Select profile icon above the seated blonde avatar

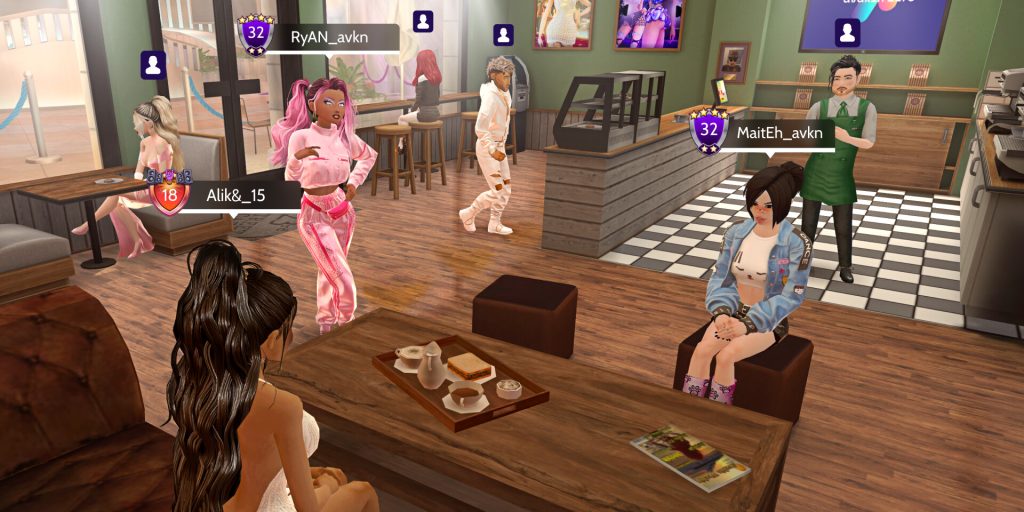click(153, 65)
